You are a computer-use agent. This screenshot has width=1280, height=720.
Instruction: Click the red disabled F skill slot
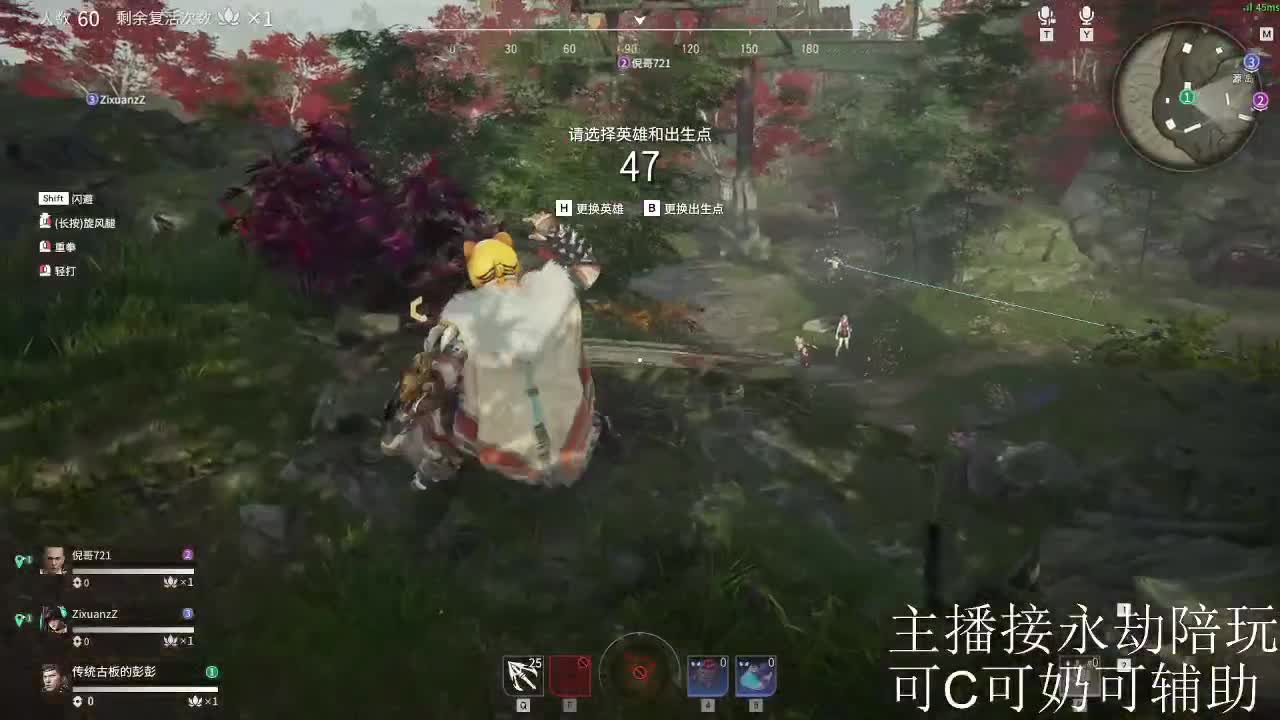pyautogui.click(x=571, y=675)
